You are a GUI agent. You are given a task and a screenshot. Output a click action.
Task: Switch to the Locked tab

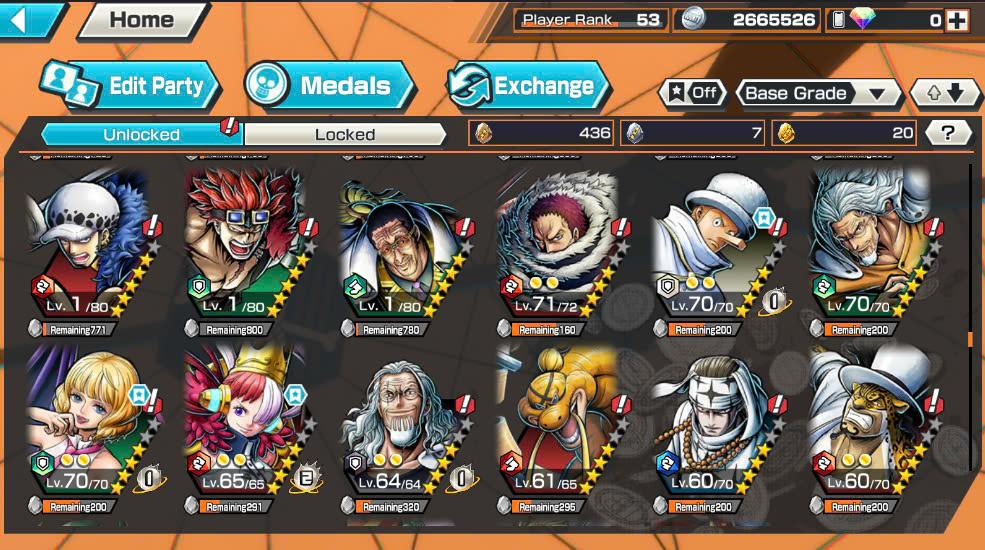point(344,134)
